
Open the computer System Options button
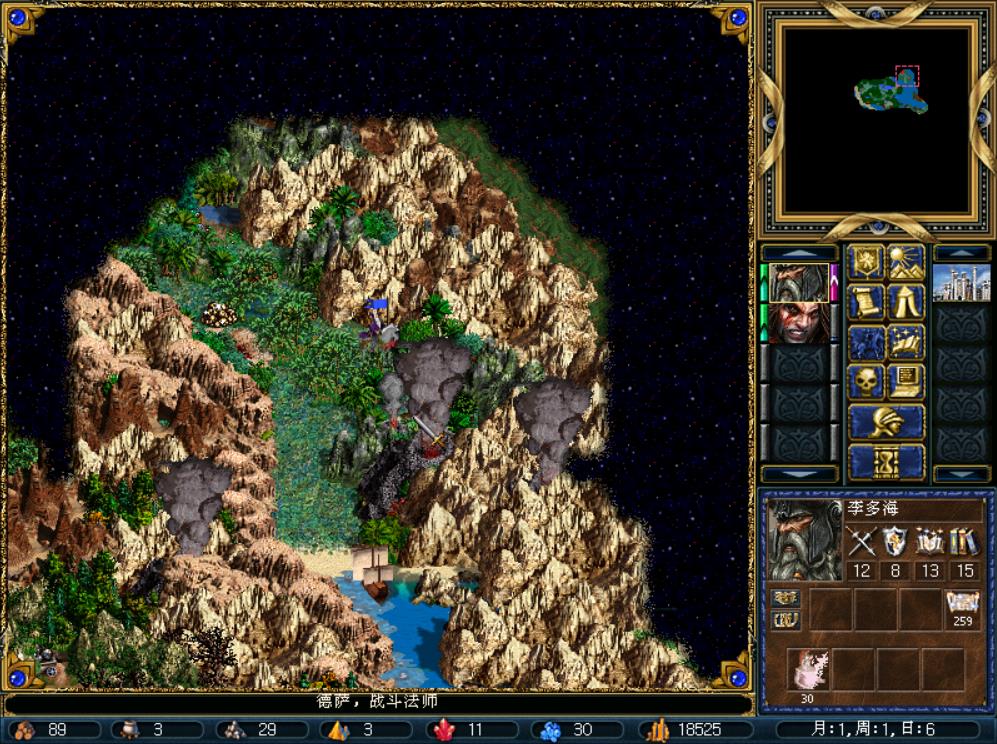pyautogui.click(x=906, y=381)
